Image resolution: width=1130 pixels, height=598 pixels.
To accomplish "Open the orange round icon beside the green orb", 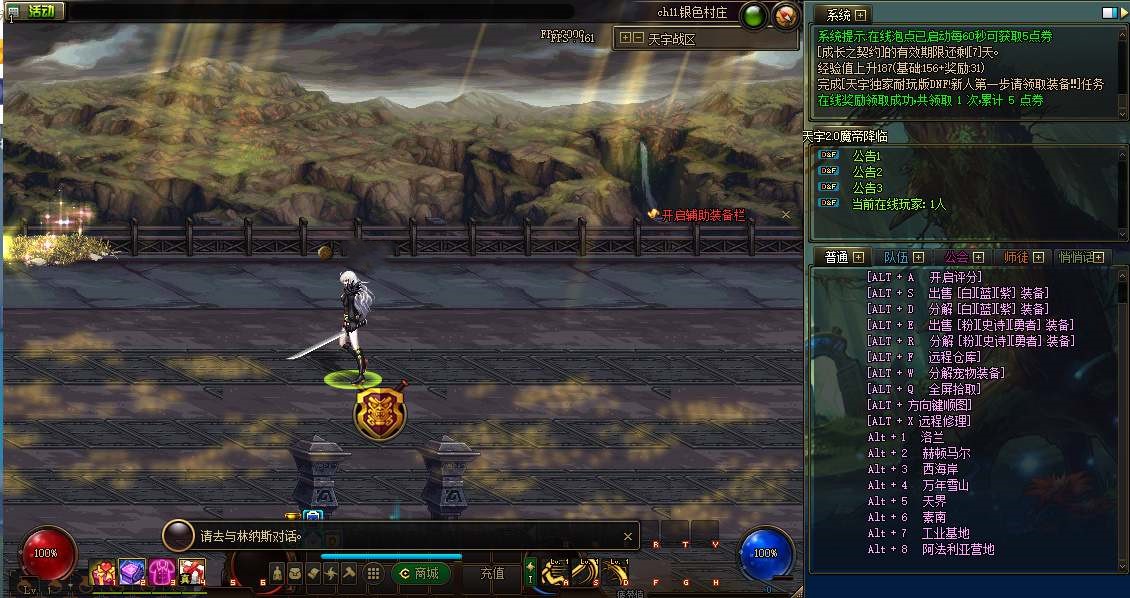I will click(x=785, y=15).
